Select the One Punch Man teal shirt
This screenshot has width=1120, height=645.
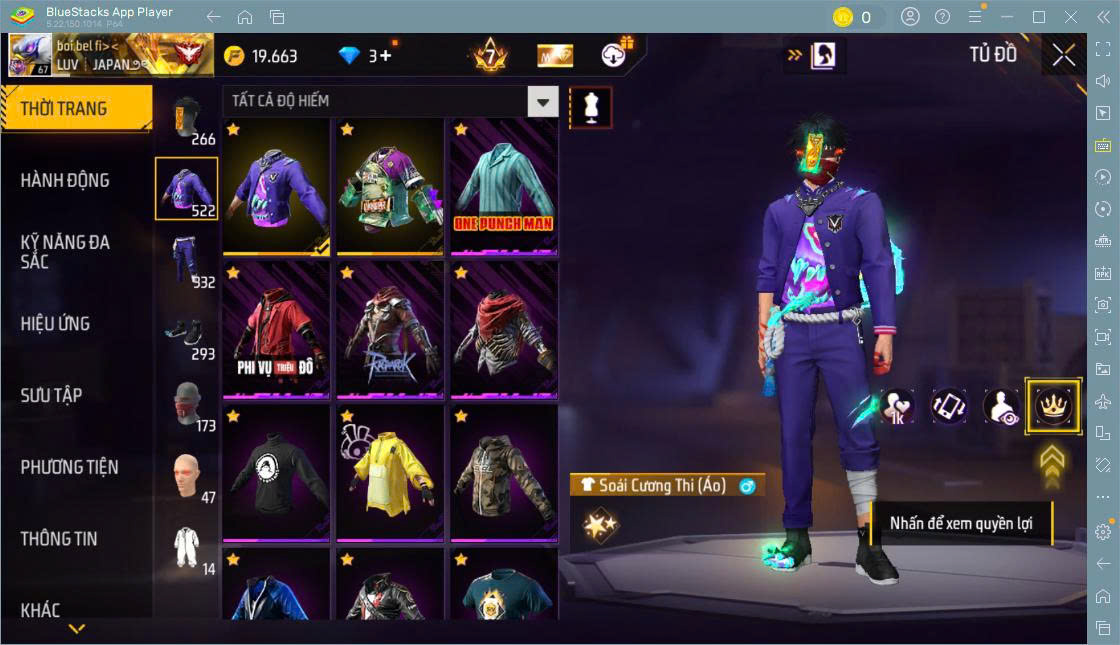pyautogui.click(x=503, y=187)
